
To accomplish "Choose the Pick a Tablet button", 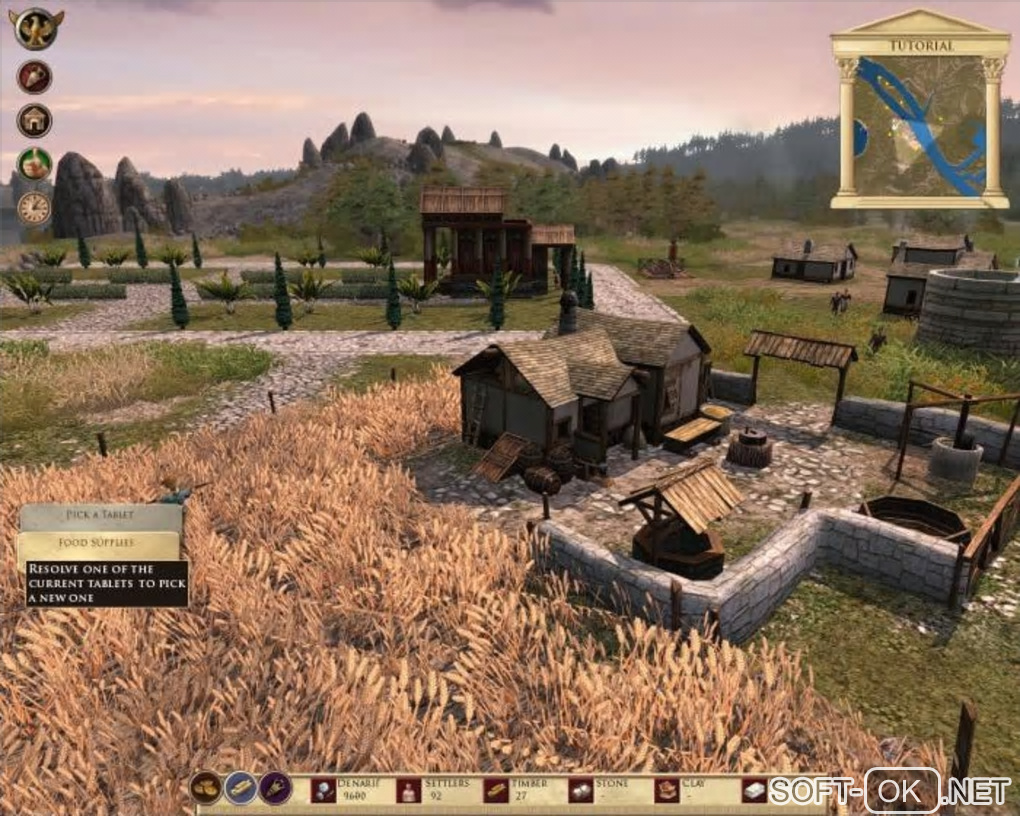I will (x=101, y=516).
